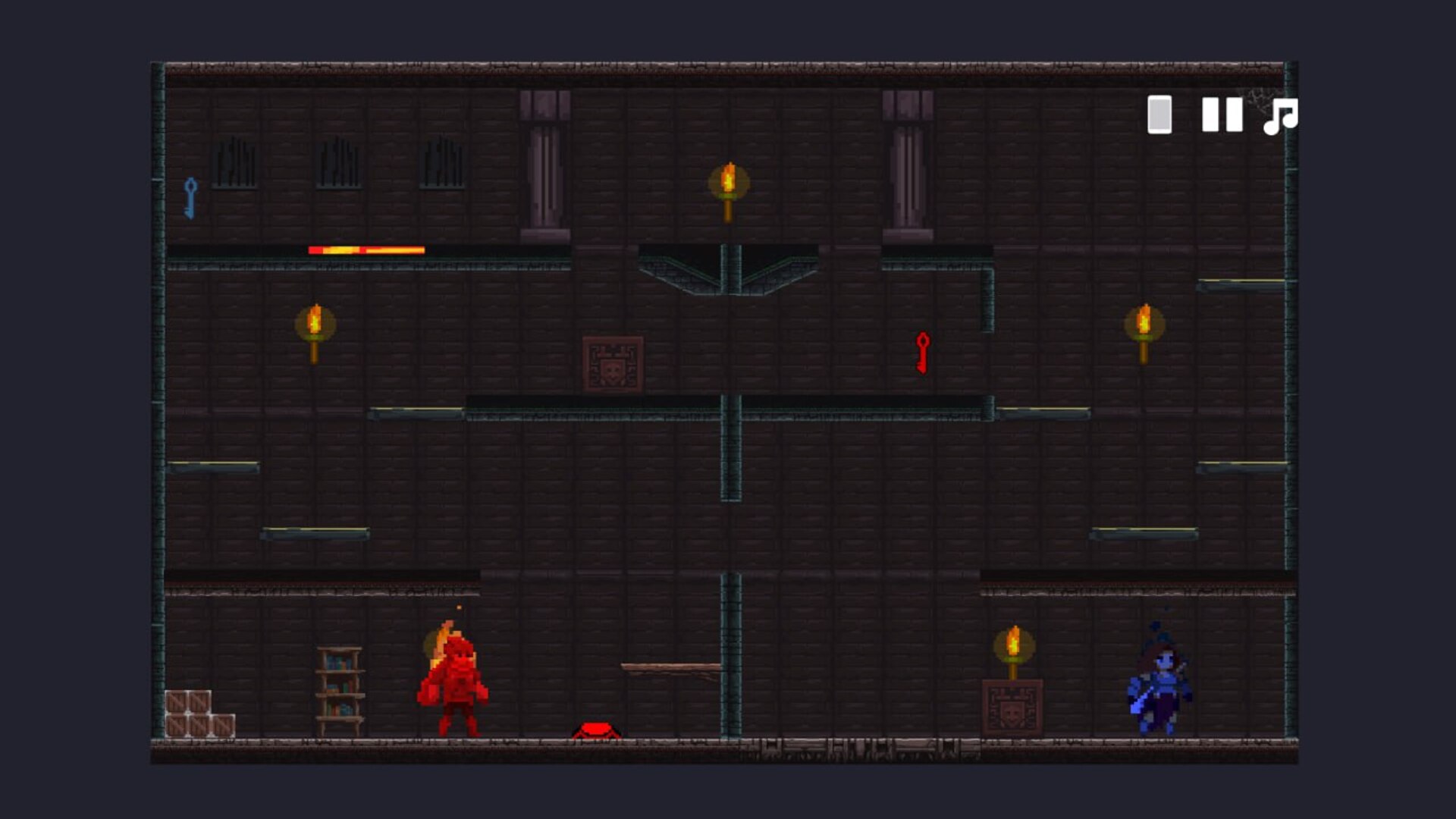Click the pause icon in the top-right corner

(x=1223, y=116)
